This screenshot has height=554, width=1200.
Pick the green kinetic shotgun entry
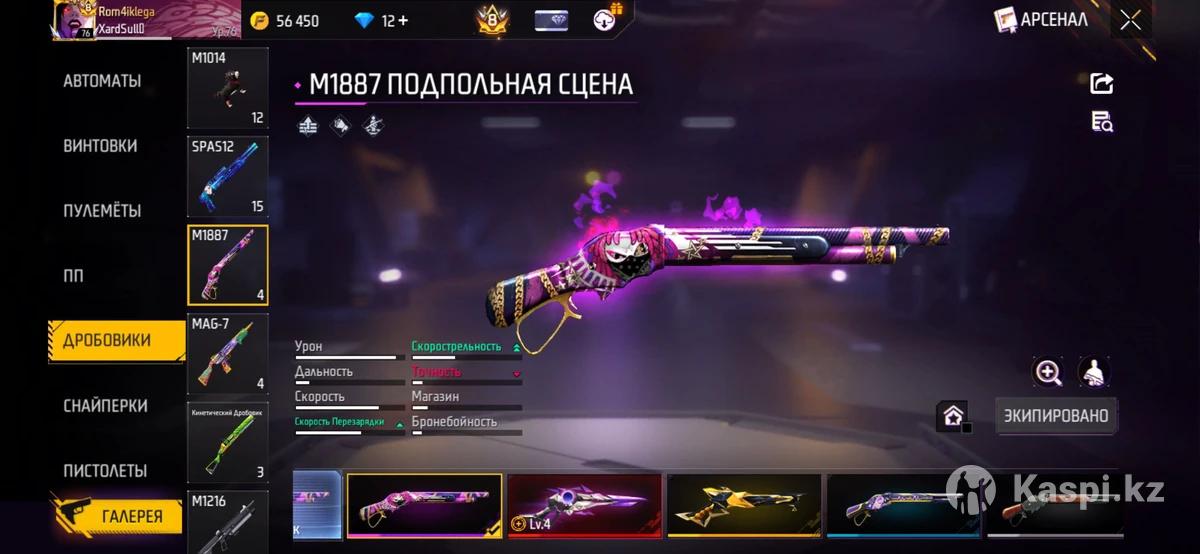pos(228,441)
